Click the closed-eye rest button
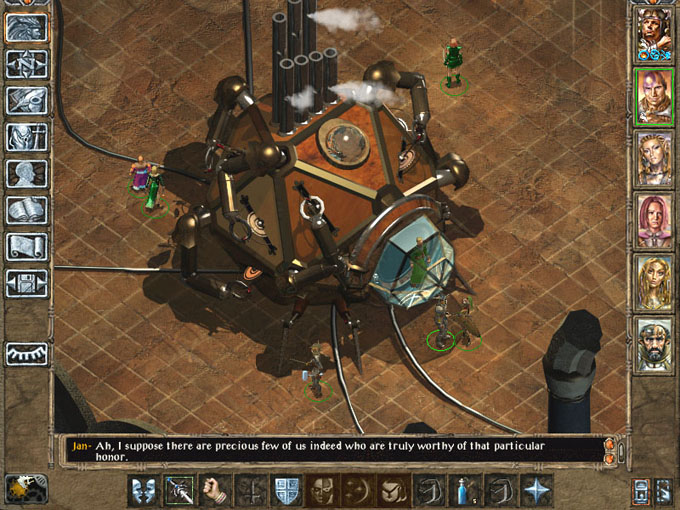Viewport: 680px width, 510px height. (x=27, y=353)
